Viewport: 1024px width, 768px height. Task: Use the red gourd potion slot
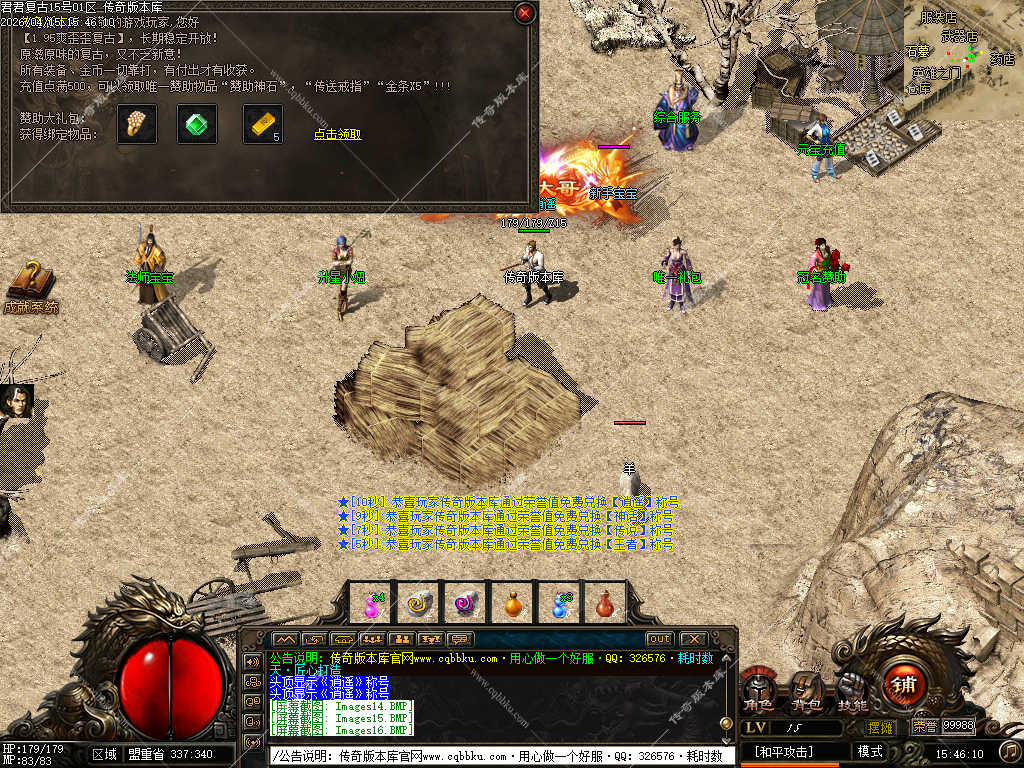[x=605, y=603]
